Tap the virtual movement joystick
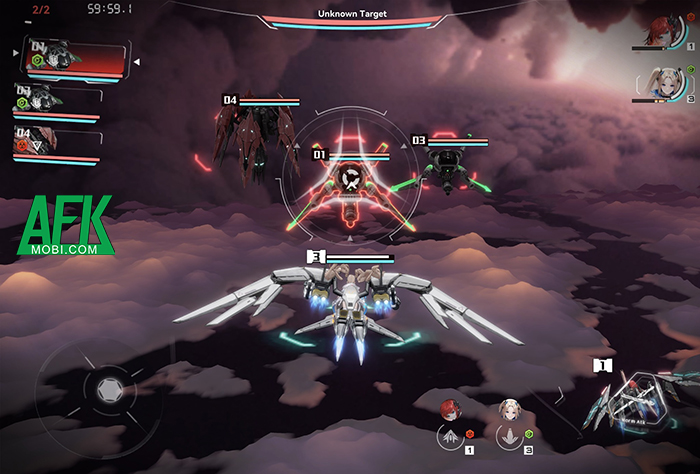This screenshot has width=700, height=474. (107, 386)
